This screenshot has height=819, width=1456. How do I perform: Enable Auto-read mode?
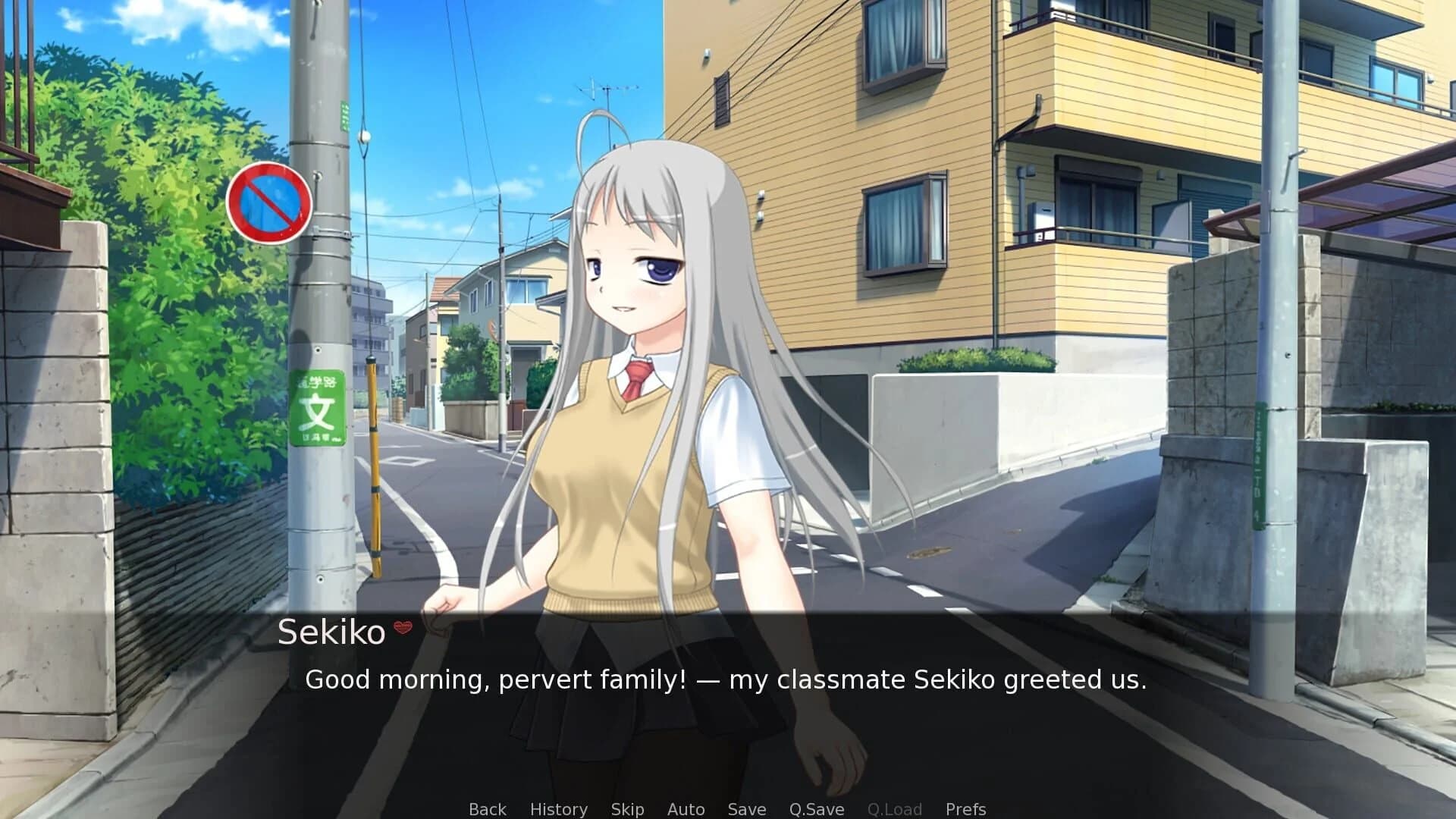pyautogui.click(x=685, y=808)
